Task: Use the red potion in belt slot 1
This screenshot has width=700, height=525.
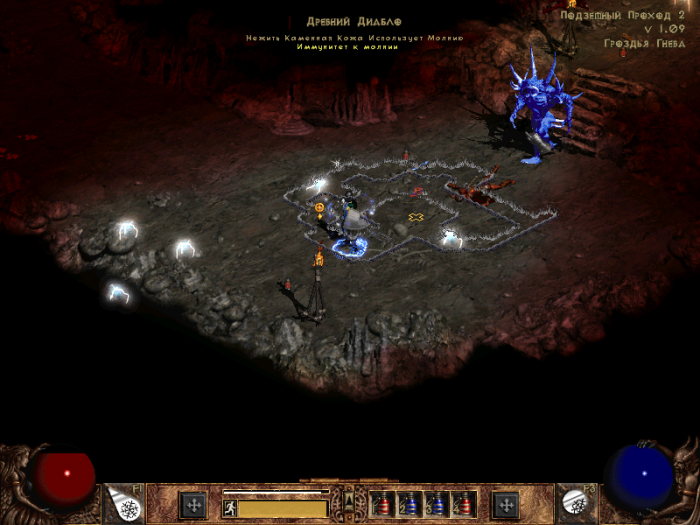Action: click(383, 503)
